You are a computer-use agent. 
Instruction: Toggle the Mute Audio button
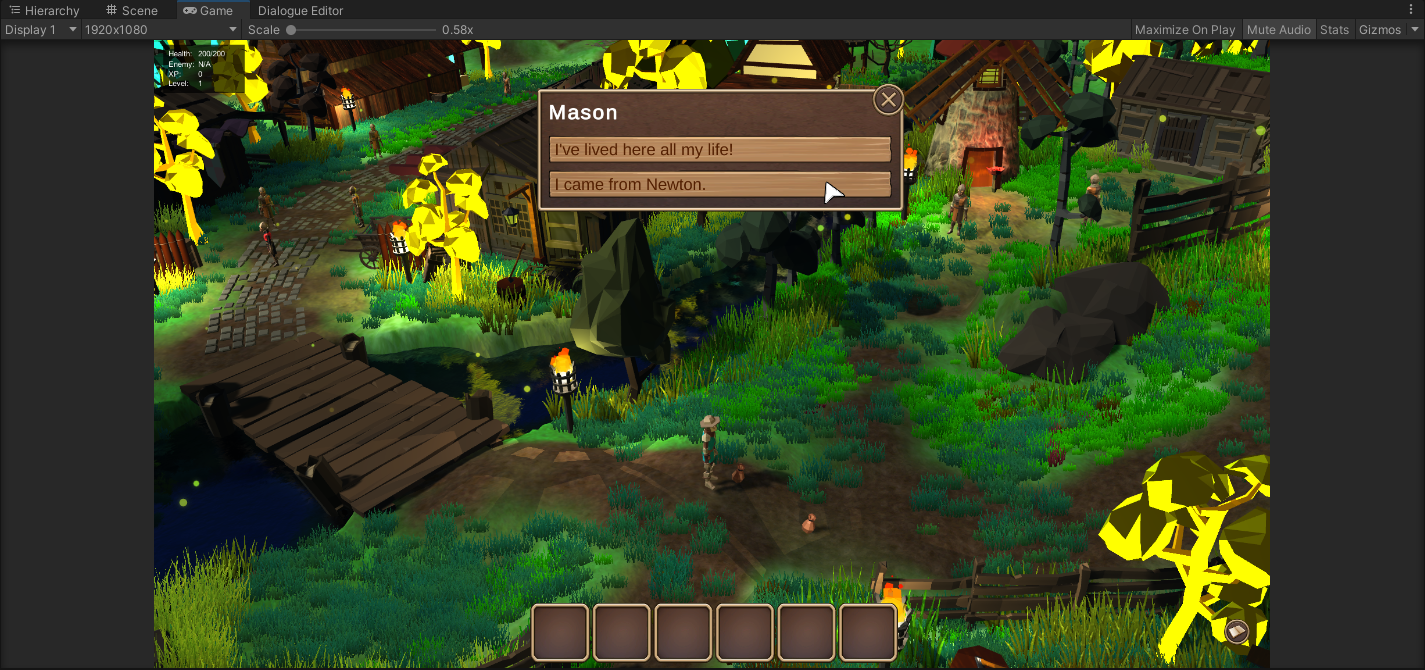coord(1278,30)
